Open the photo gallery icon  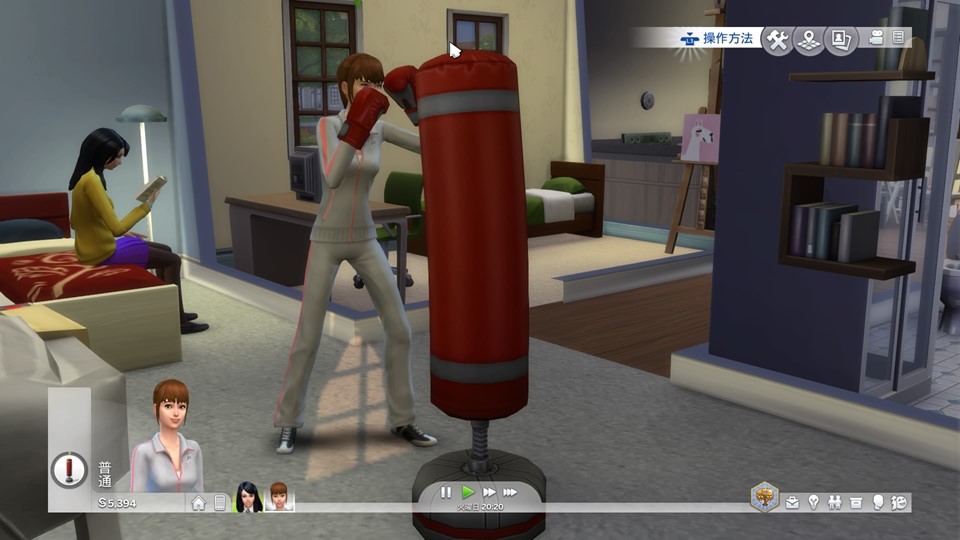(x=841, y=39)
